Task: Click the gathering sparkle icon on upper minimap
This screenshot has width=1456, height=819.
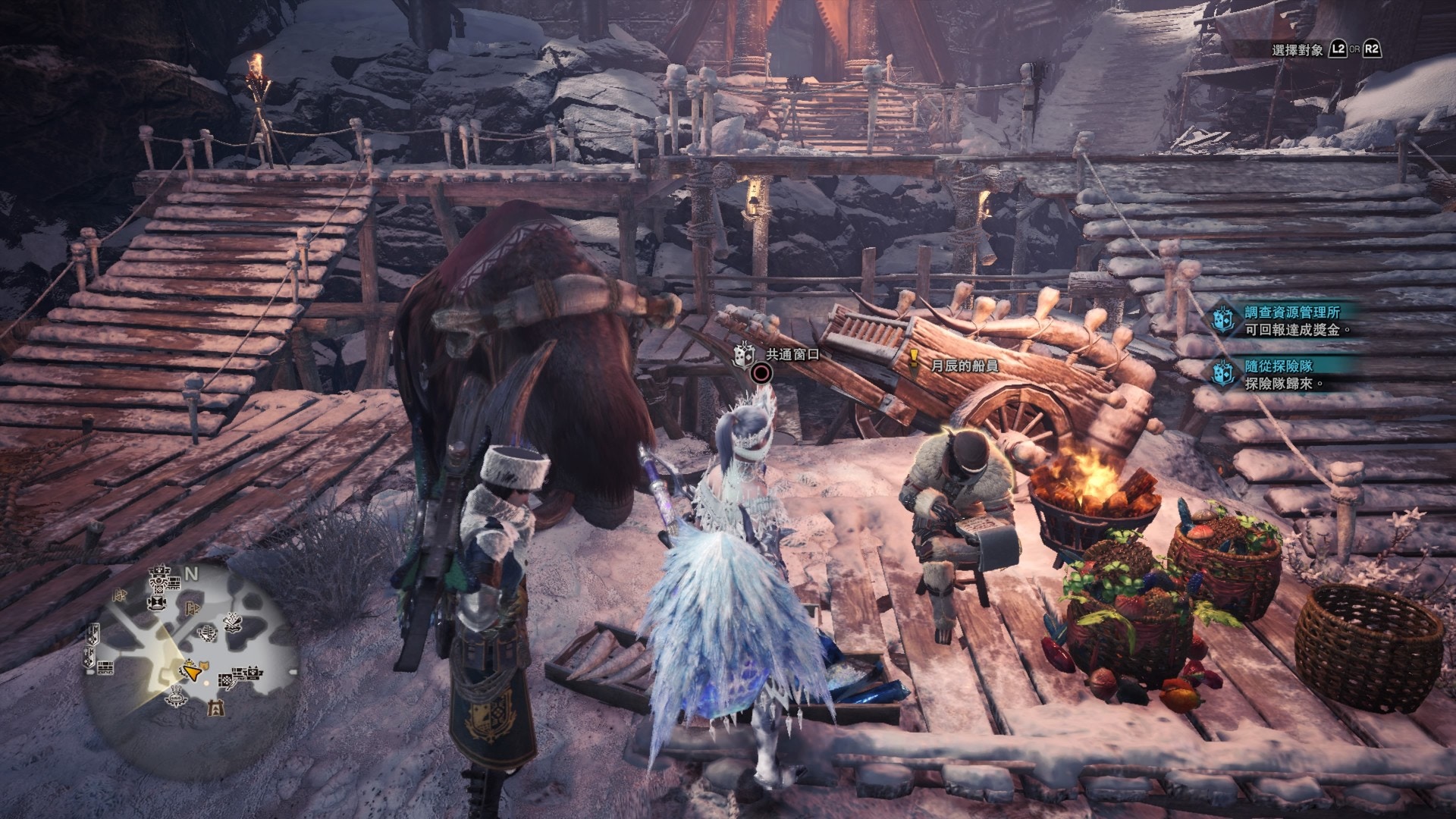Action: pyautogui.click(x=231, y=621)
